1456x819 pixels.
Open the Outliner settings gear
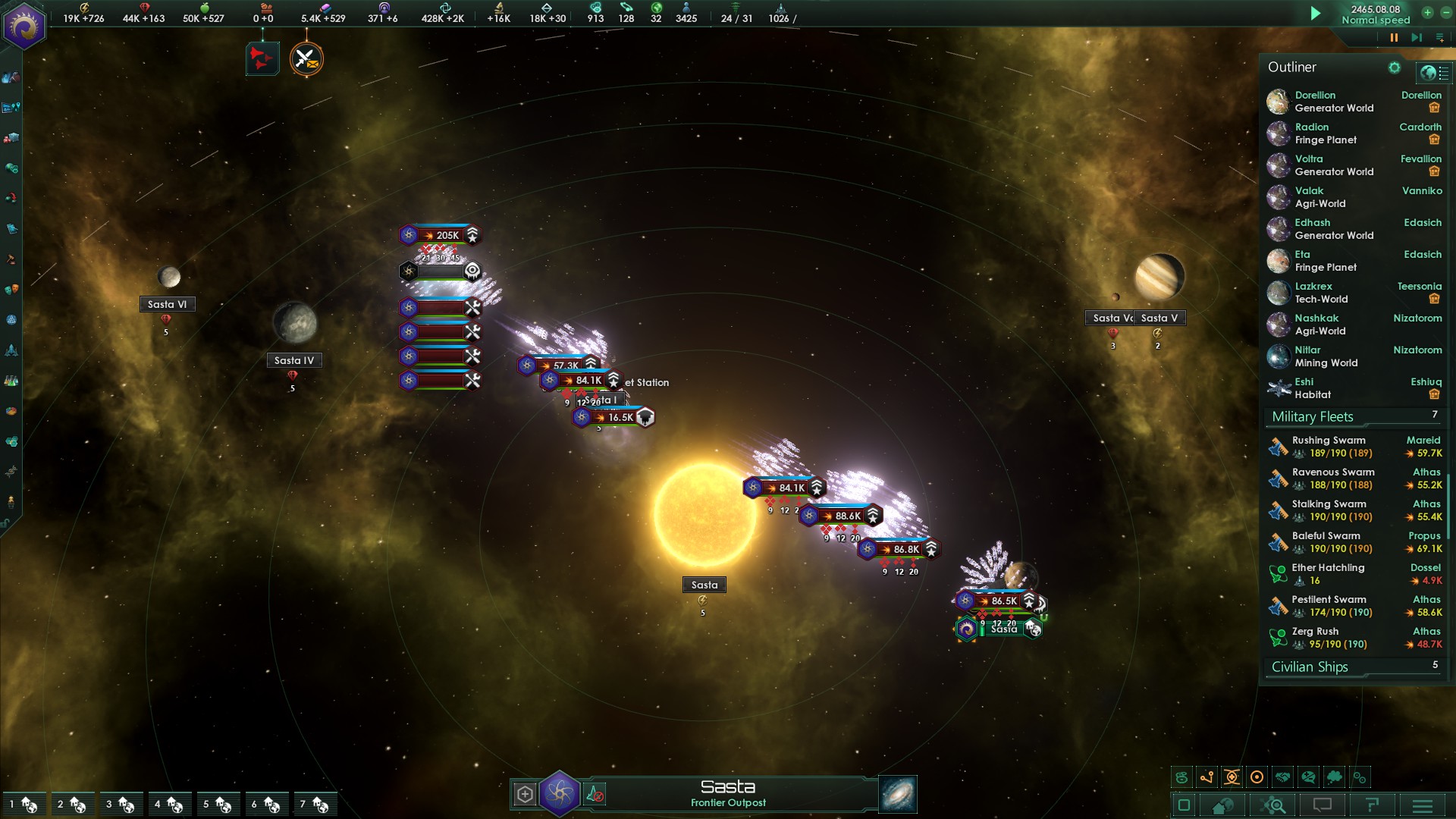point(1394,67)
